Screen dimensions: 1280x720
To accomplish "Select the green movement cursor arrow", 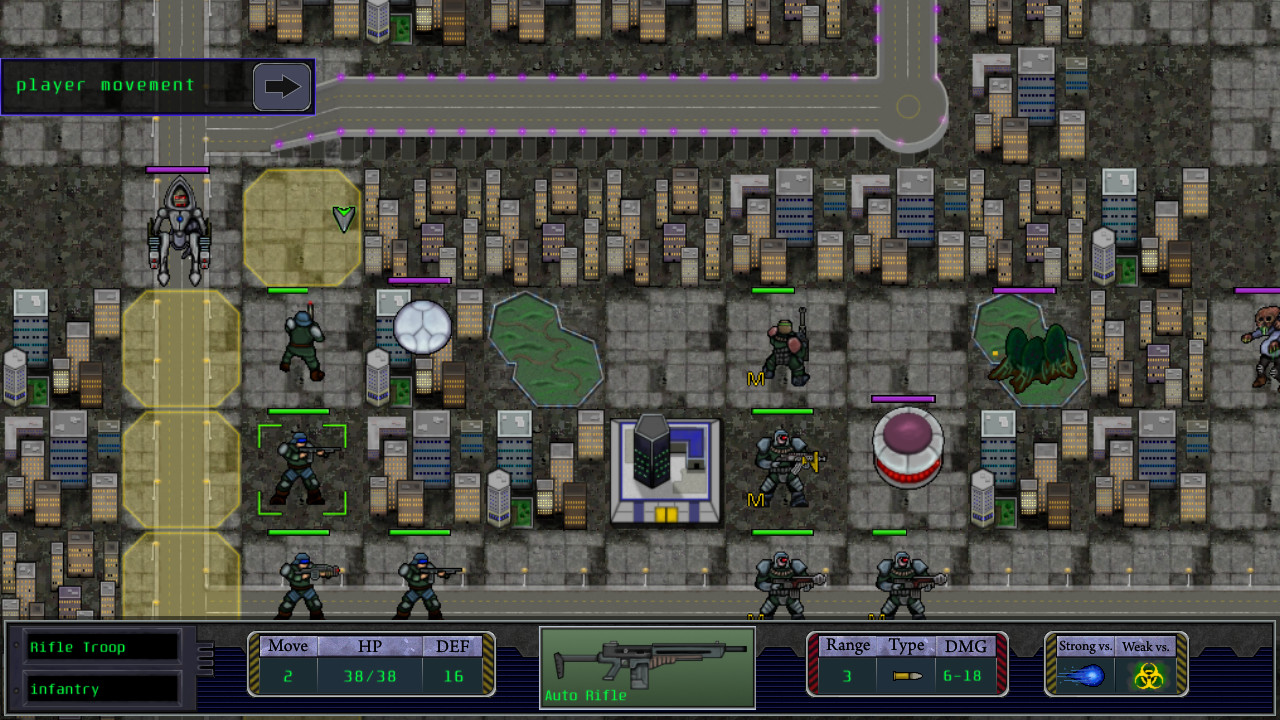I will point(342,215).
